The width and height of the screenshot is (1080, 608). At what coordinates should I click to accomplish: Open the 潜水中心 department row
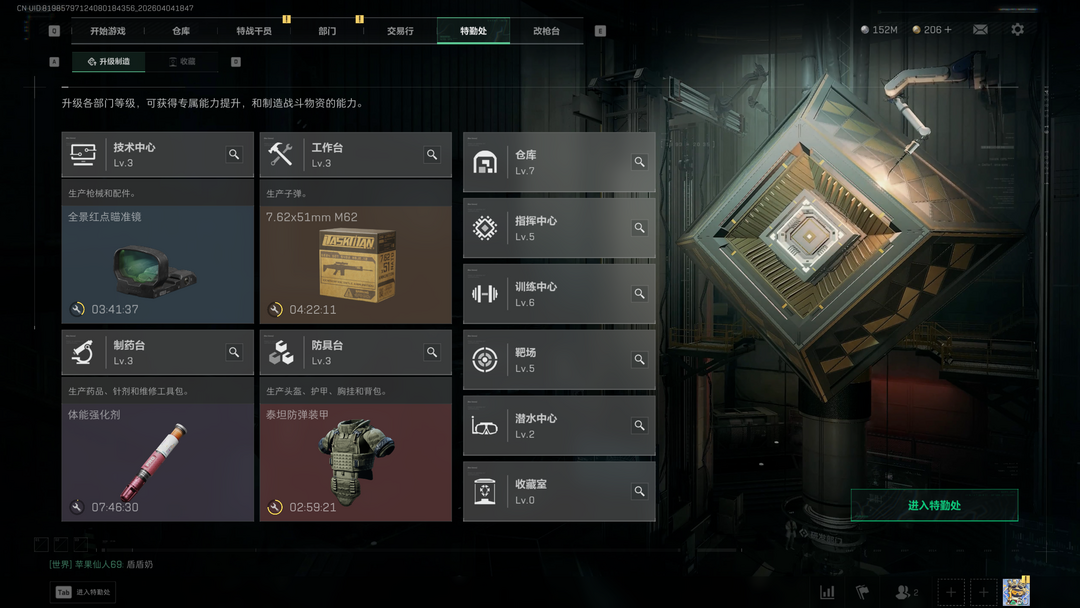tap(559, 426)
